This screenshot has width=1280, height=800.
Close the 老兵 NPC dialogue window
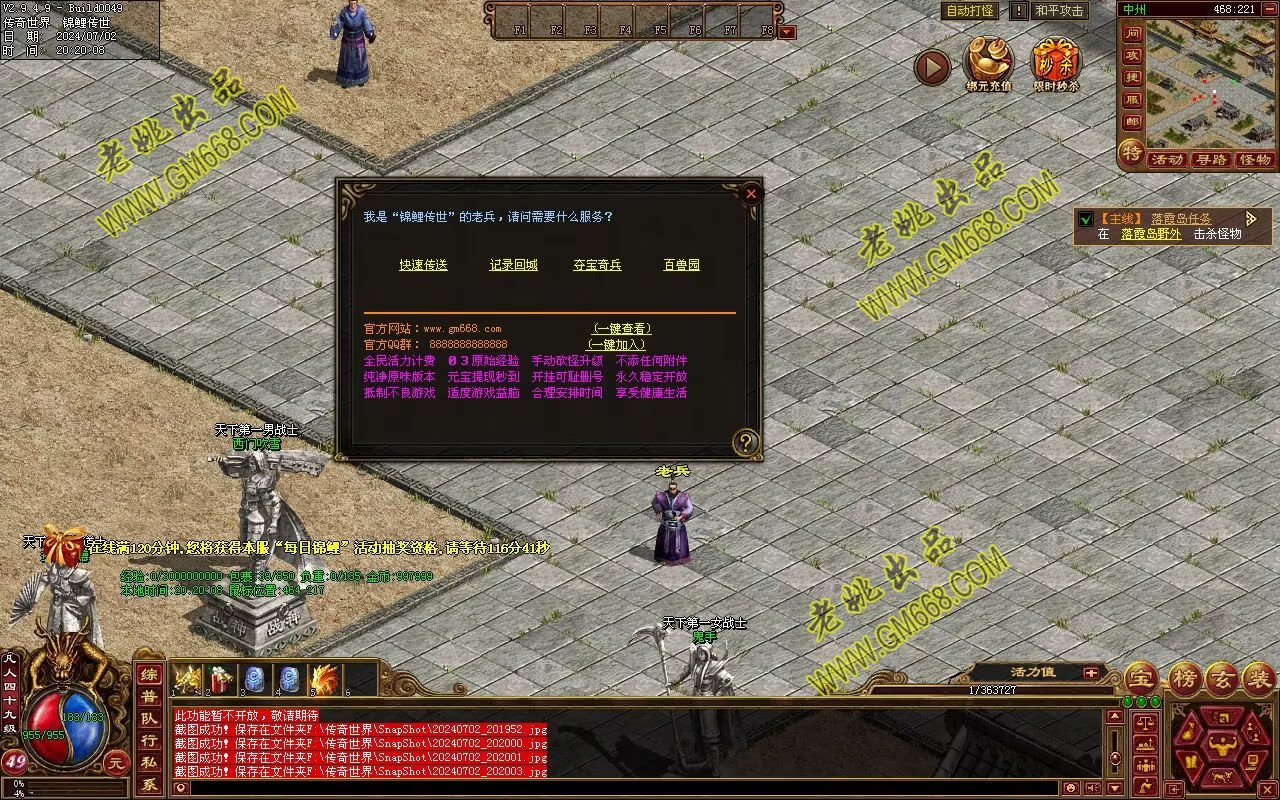pyautogui.click(x=751, y=193)
